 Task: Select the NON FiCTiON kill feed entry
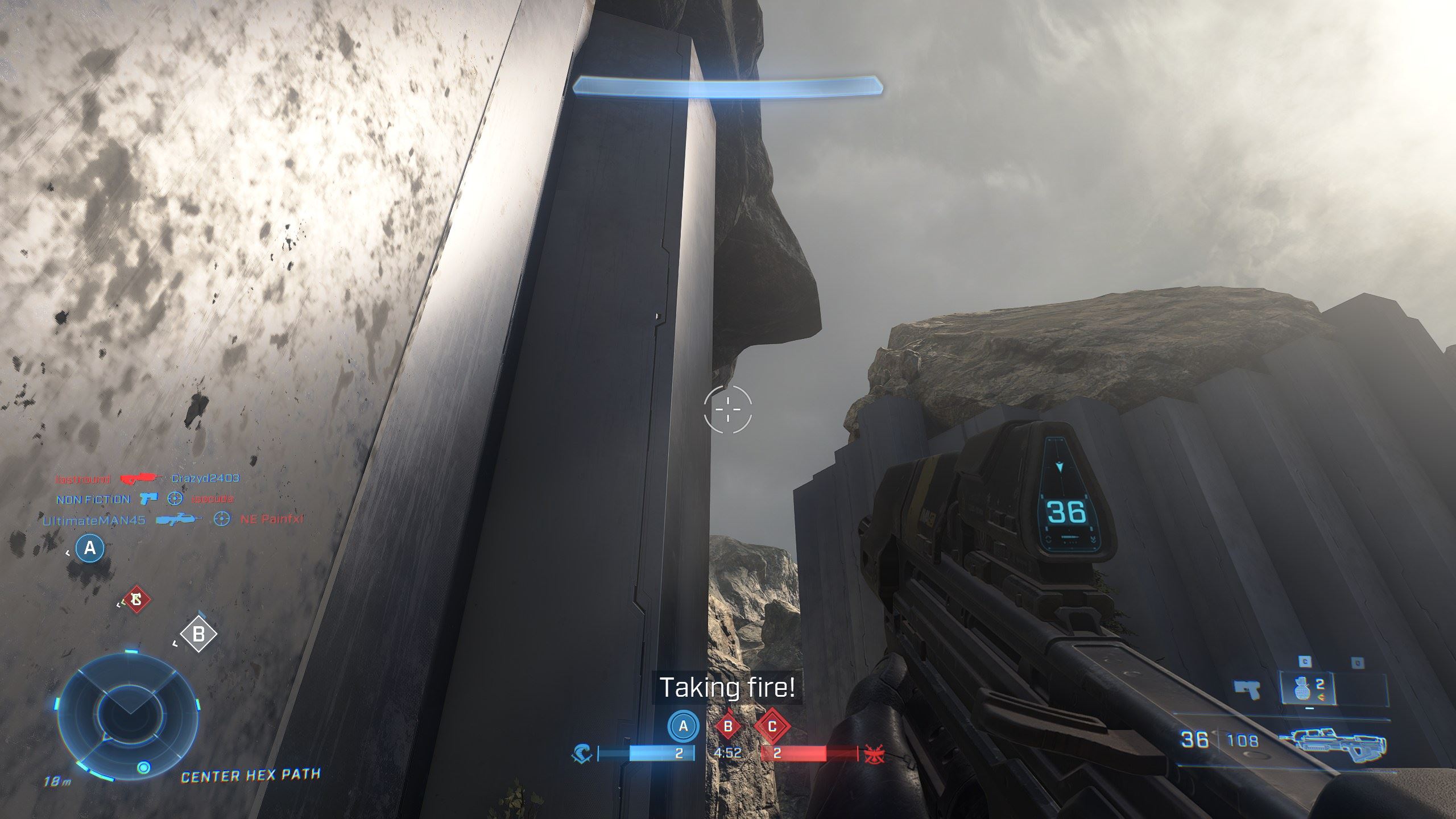(93, 499)
